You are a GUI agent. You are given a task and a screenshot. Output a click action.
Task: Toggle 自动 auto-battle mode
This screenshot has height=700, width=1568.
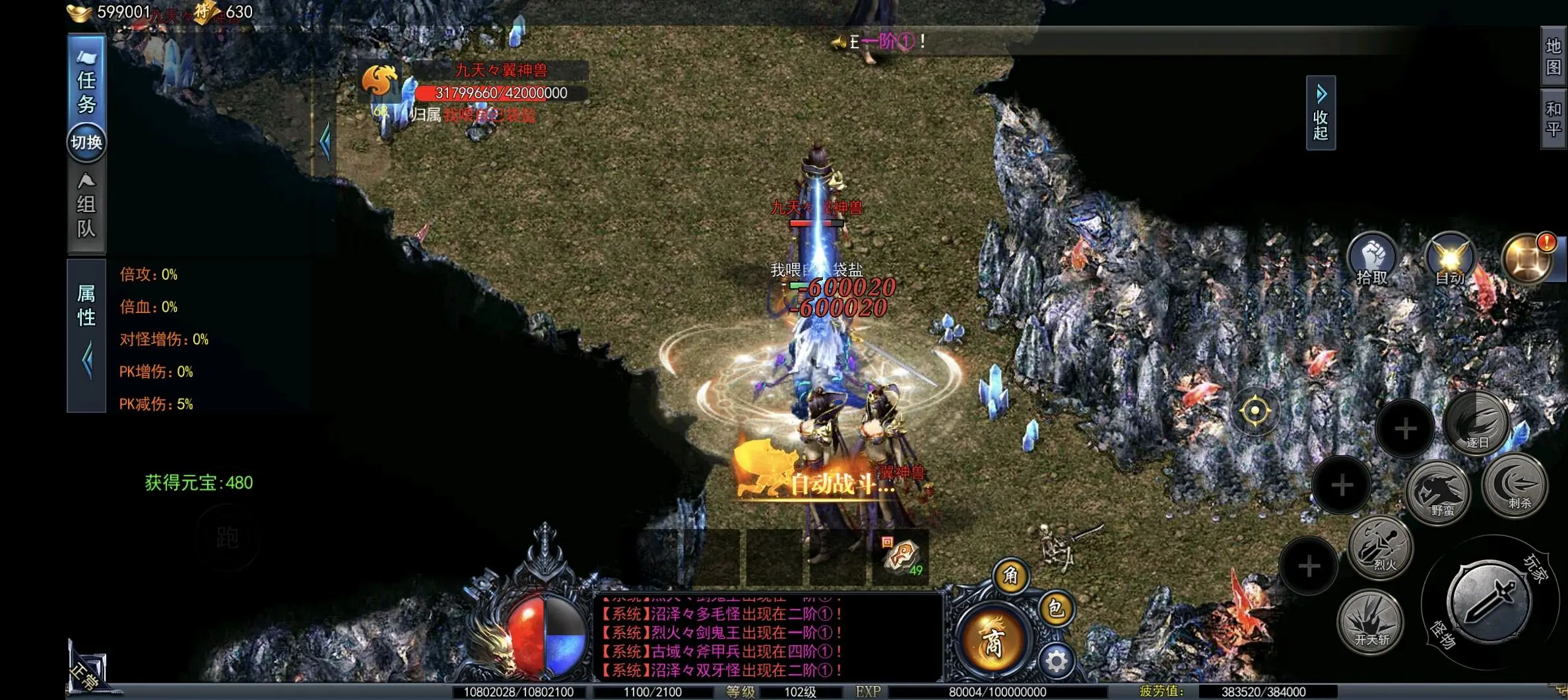1450,259
